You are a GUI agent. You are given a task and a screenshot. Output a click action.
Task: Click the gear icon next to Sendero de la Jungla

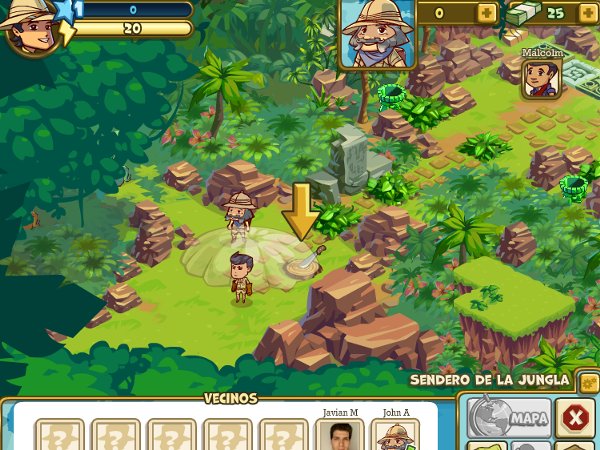point(589,381)
